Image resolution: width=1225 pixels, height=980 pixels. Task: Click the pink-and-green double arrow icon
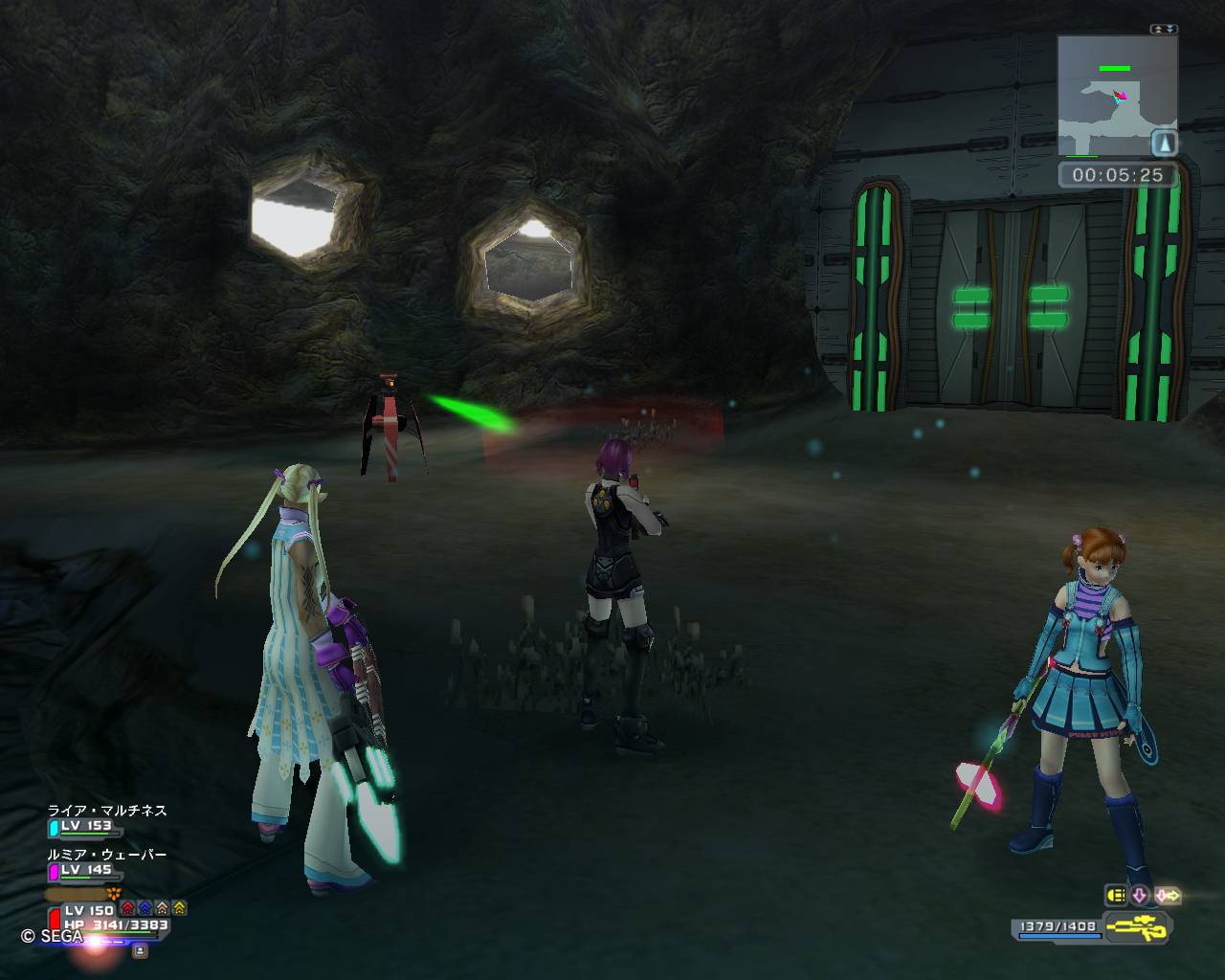click(x=1168, y=897)
